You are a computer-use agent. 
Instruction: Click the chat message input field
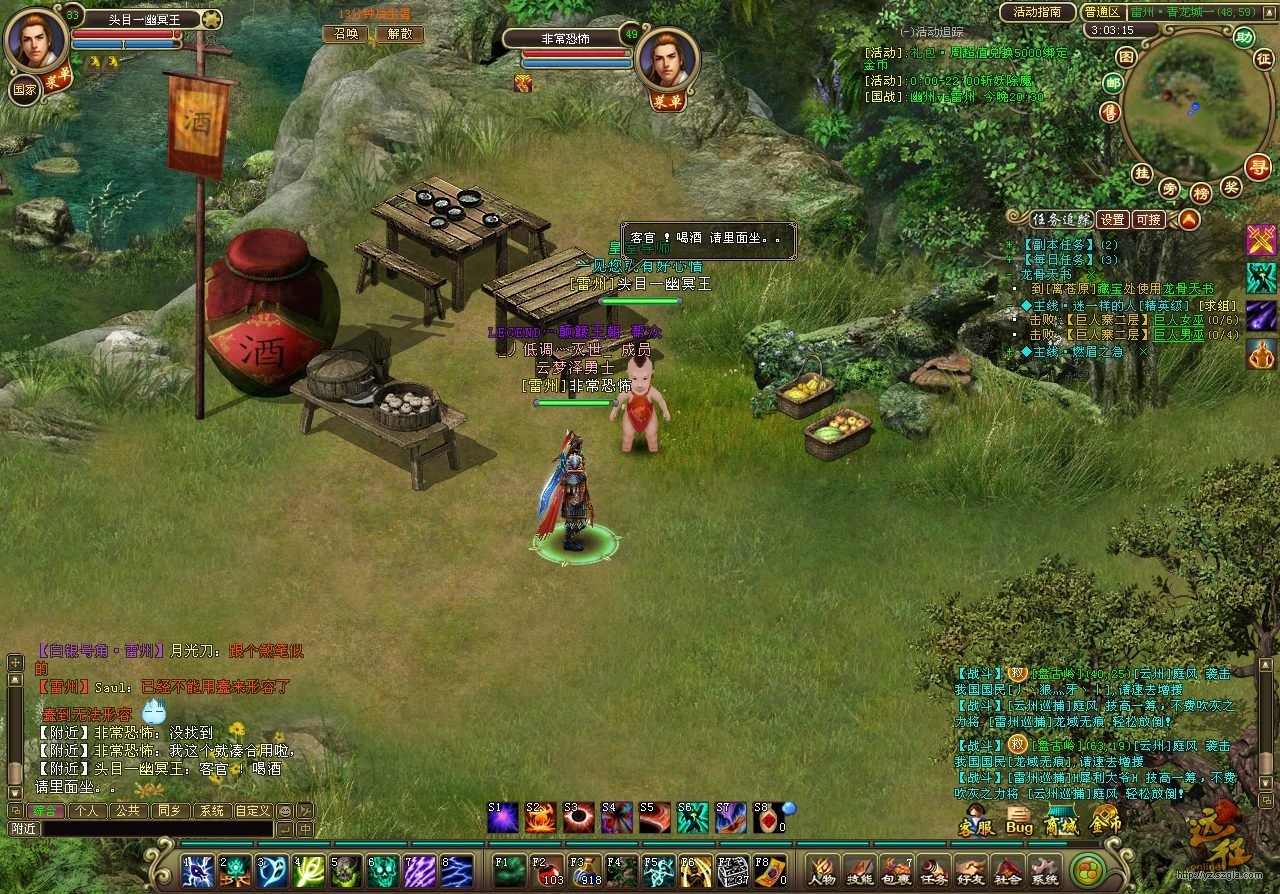[x=155, y=829]
